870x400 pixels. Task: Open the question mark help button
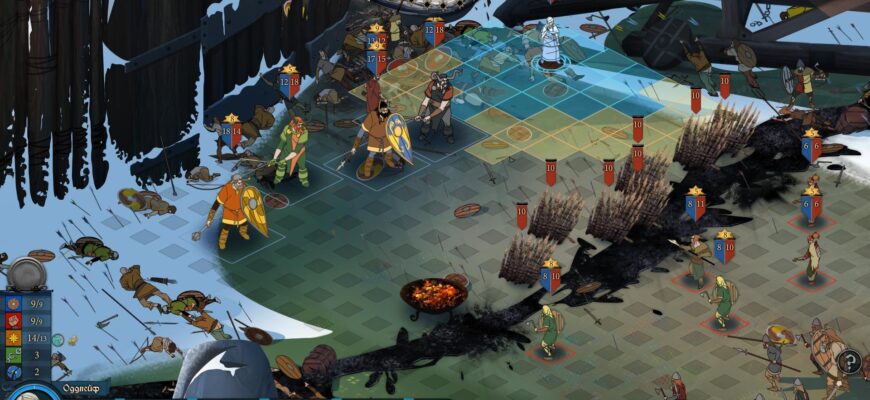tap(849, 361)
